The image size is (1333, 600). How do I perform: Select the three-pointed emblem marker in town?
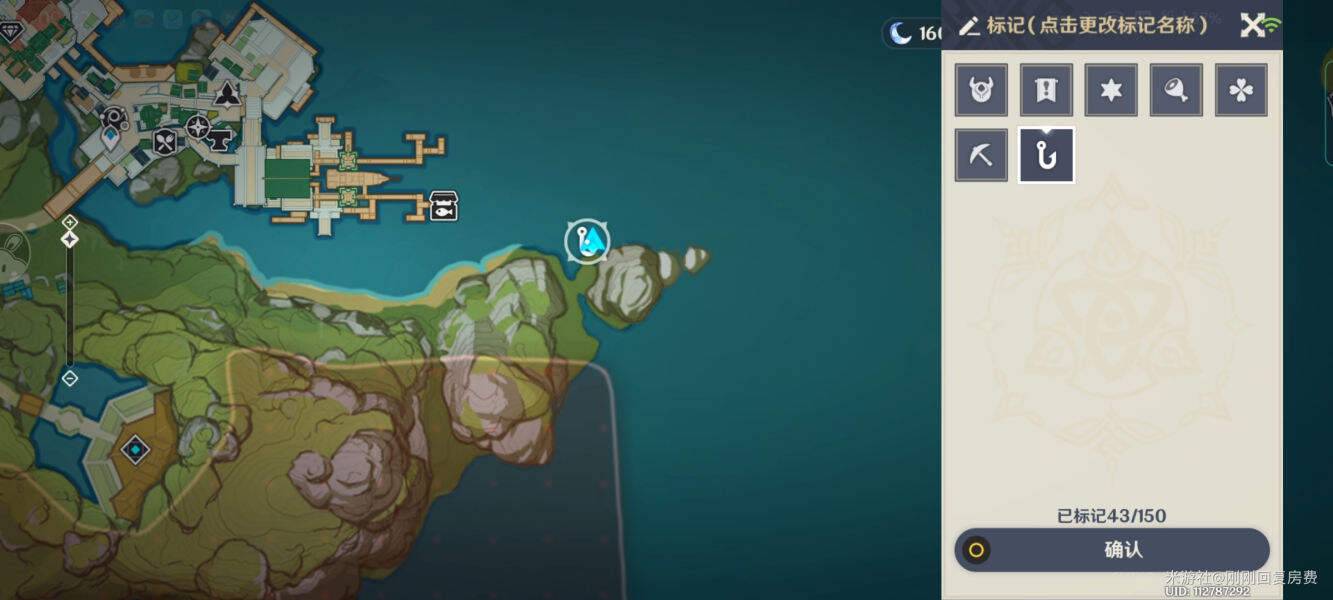point(228,95)
